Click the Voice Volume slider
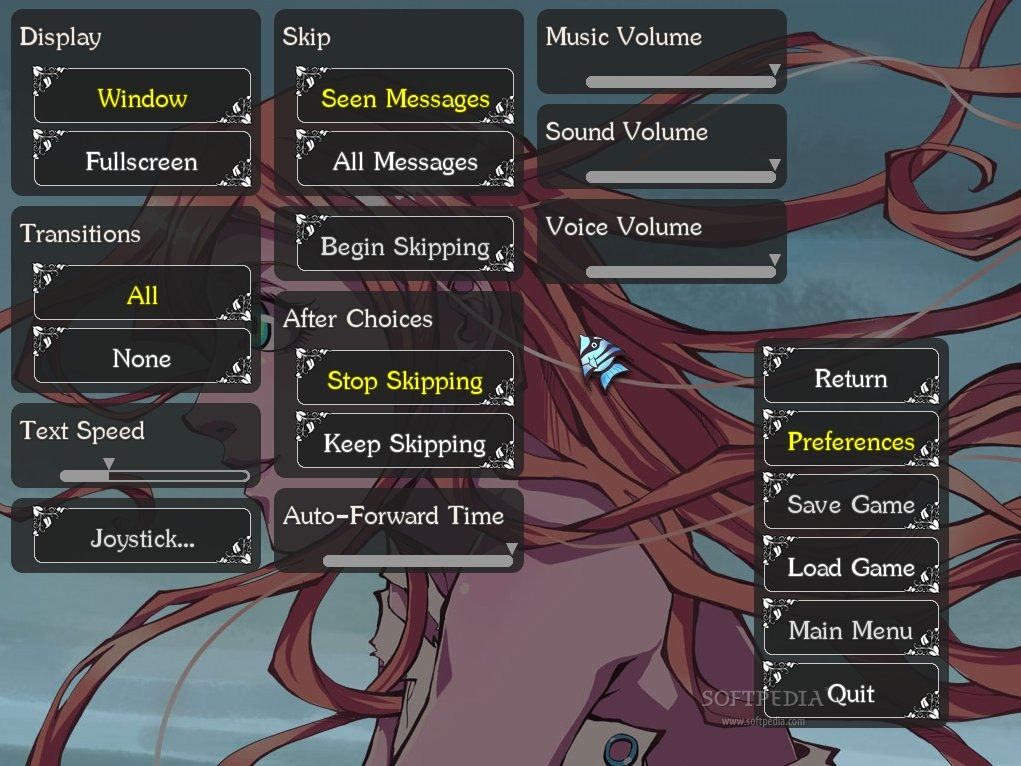The image size is (1021, 766). (680, 272)
